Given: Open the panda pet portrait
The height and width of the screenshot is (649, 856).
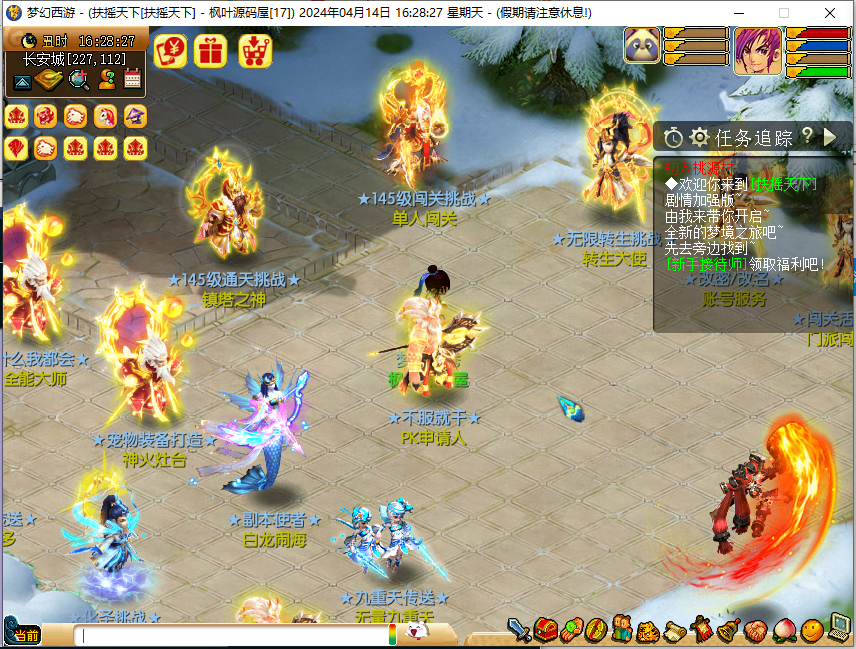Looking at the screenshot, I should tap(642, 46).
